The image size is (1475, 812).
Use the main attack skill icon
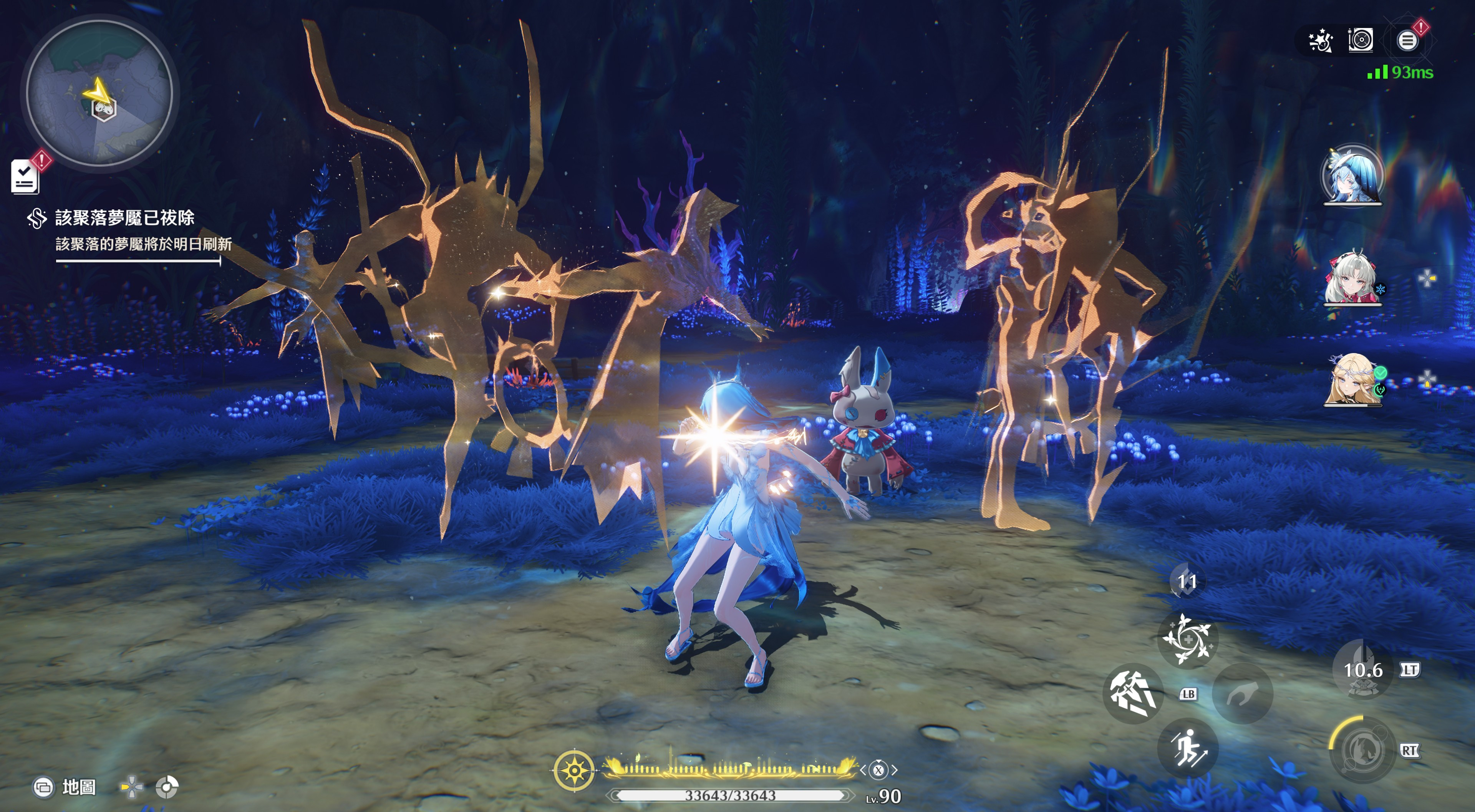[x=1132, y=693]
